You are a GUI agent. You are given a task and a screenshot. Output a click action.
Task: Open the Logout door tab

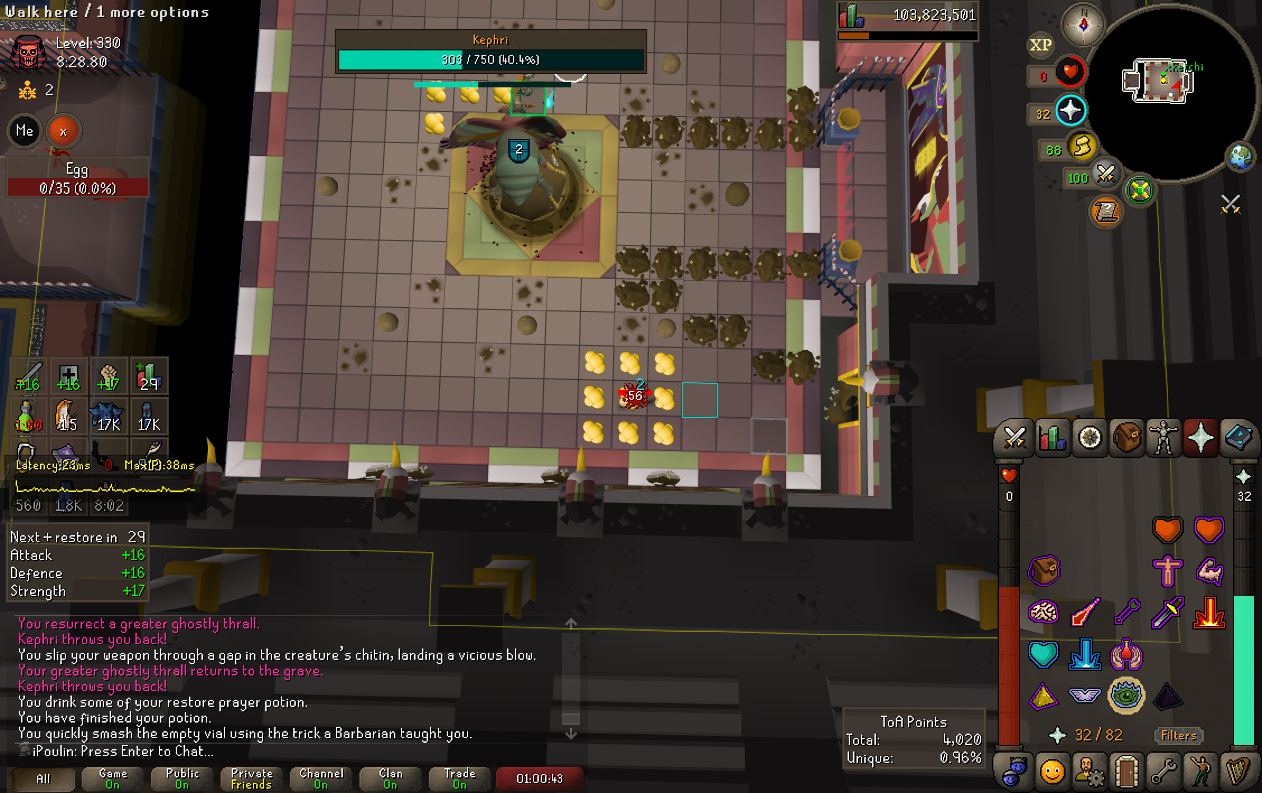tap(1127, 771)
